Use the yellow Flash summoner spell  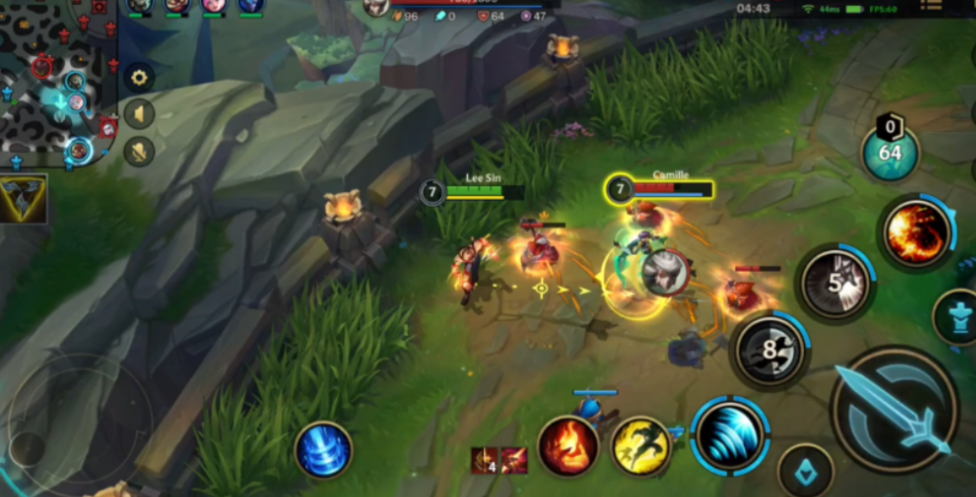(x=640, y=446)
